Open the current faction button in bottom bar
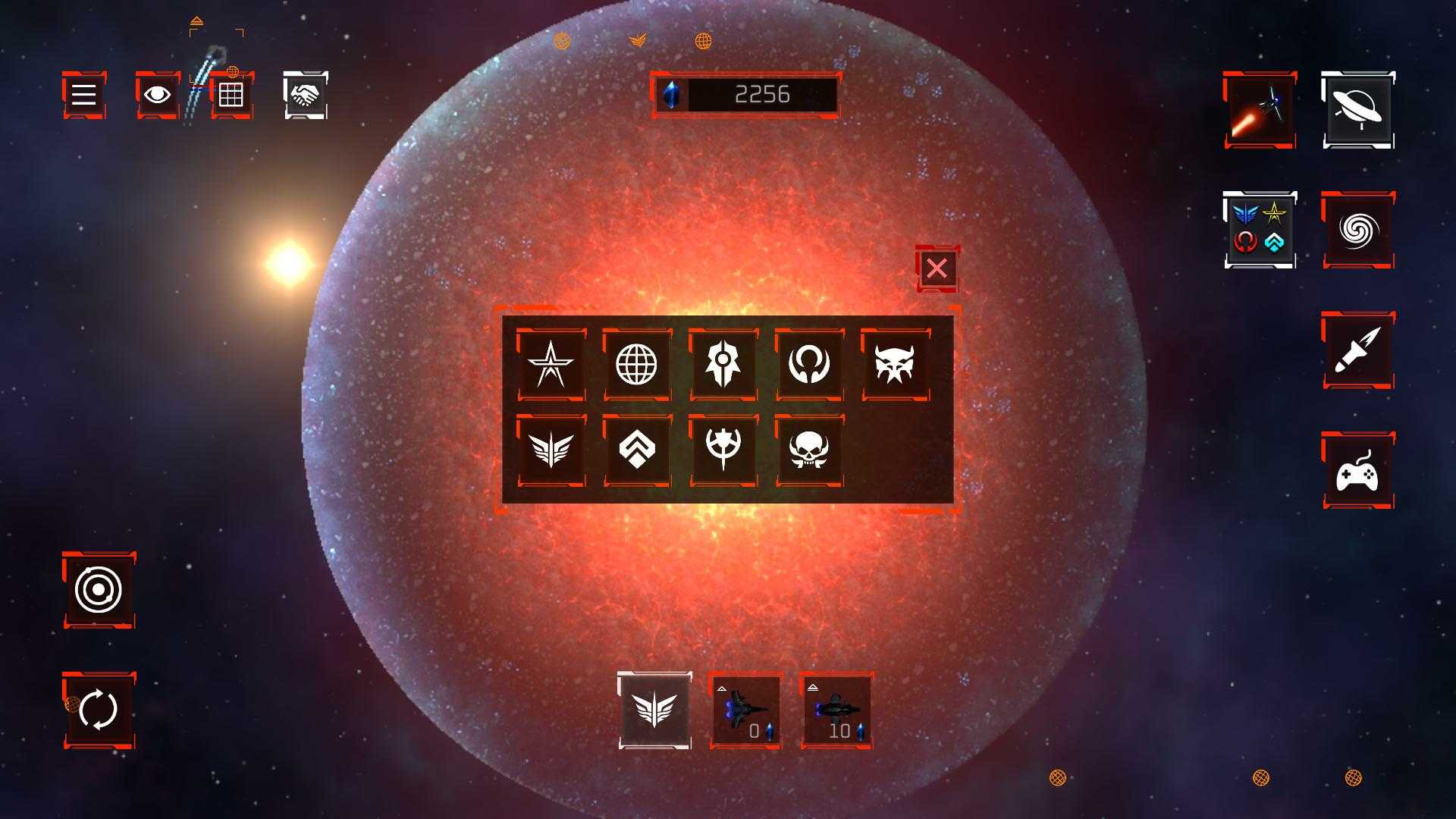 click(655, 711)
